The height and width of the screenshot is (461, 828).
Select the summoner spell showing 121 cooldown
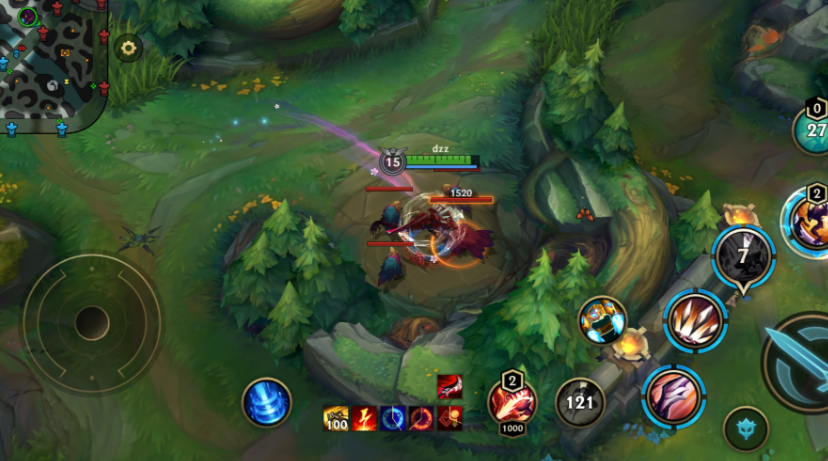(580, 403)
